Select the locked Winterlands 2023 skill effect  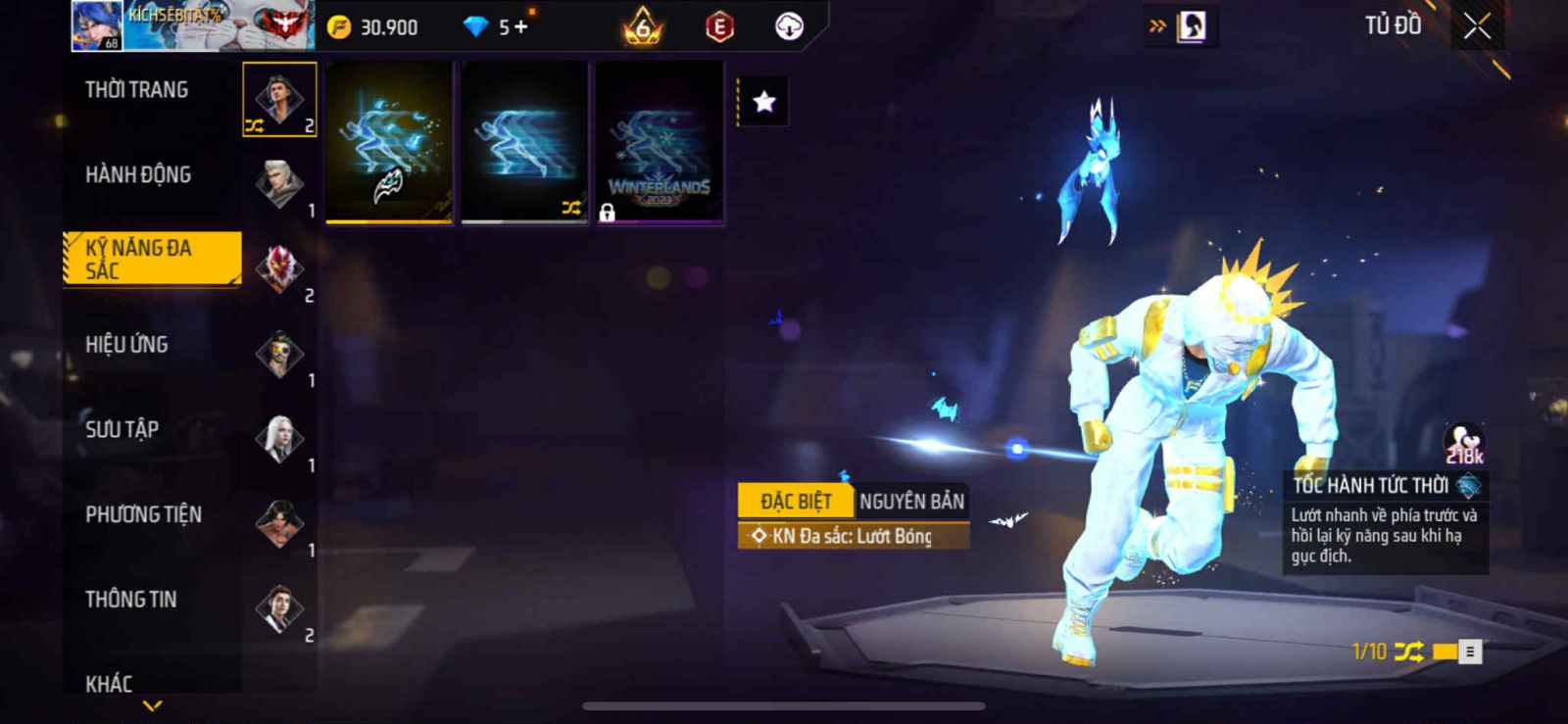click(x=660, y=143)
